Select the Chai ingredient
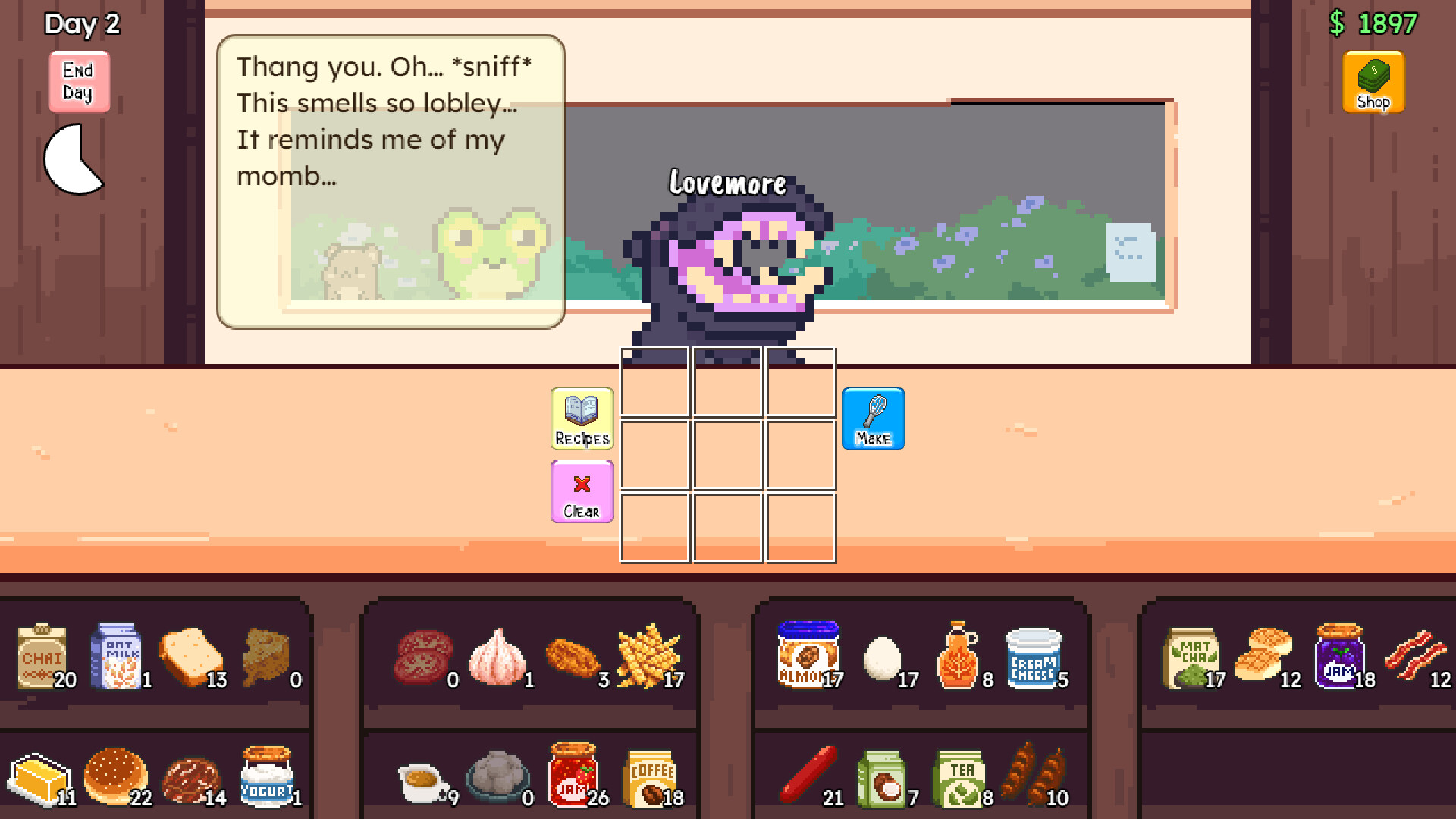 43,657
